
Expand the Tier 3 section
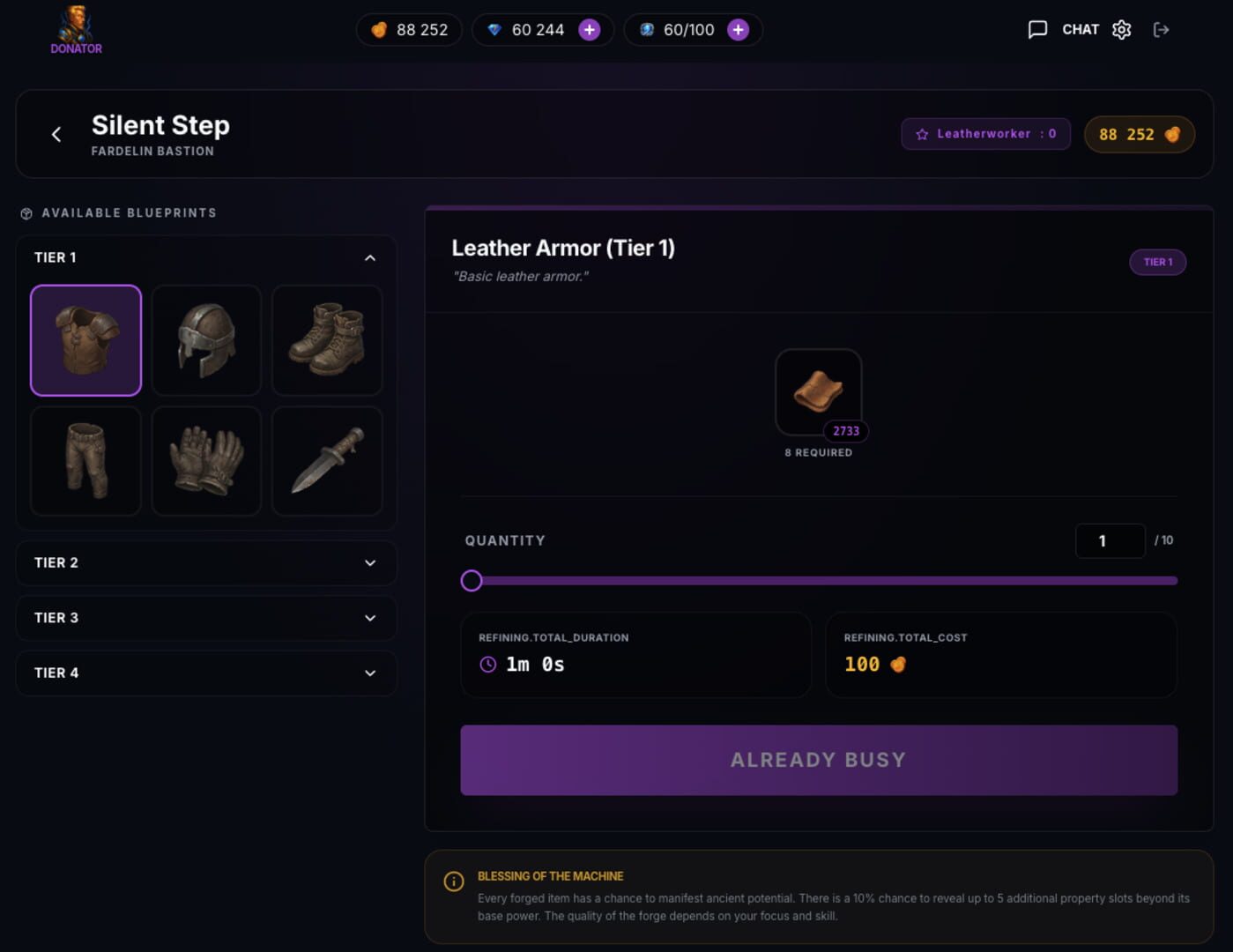(x=206, y=618)
